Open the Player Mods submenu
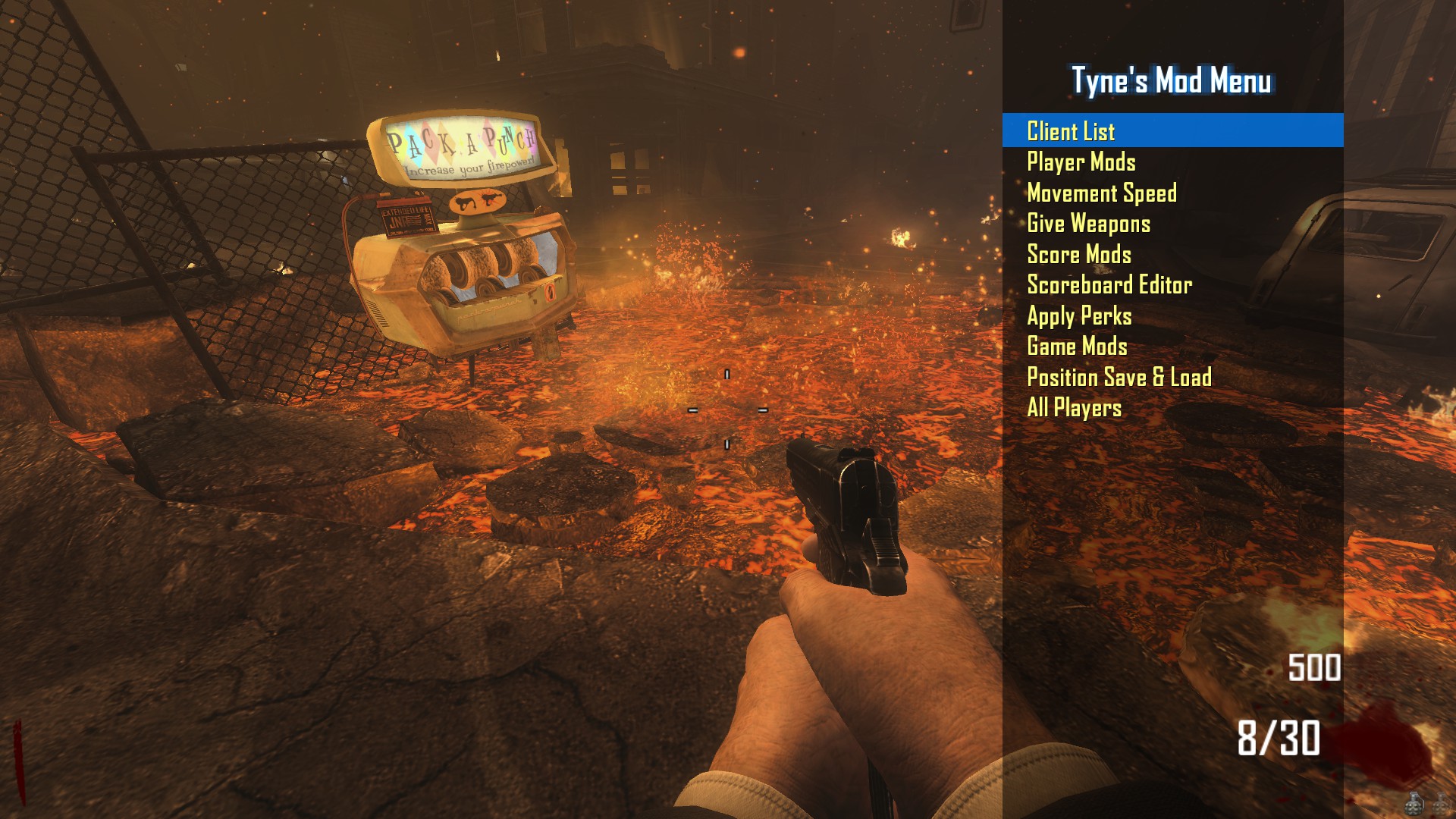Image resolution: width=1456 pixels, height=819 pixels. [1081, 162]
